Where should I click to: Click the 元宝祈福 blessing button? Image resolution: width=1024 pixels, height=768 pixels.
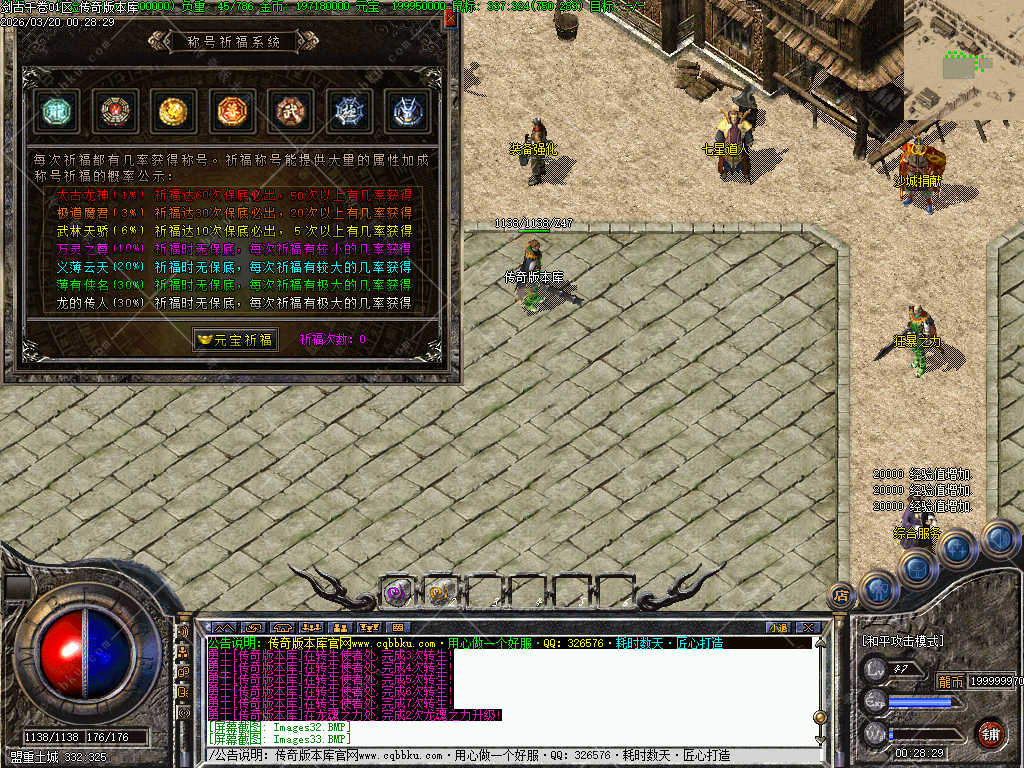pyautogui.click(x=236, y=340)
